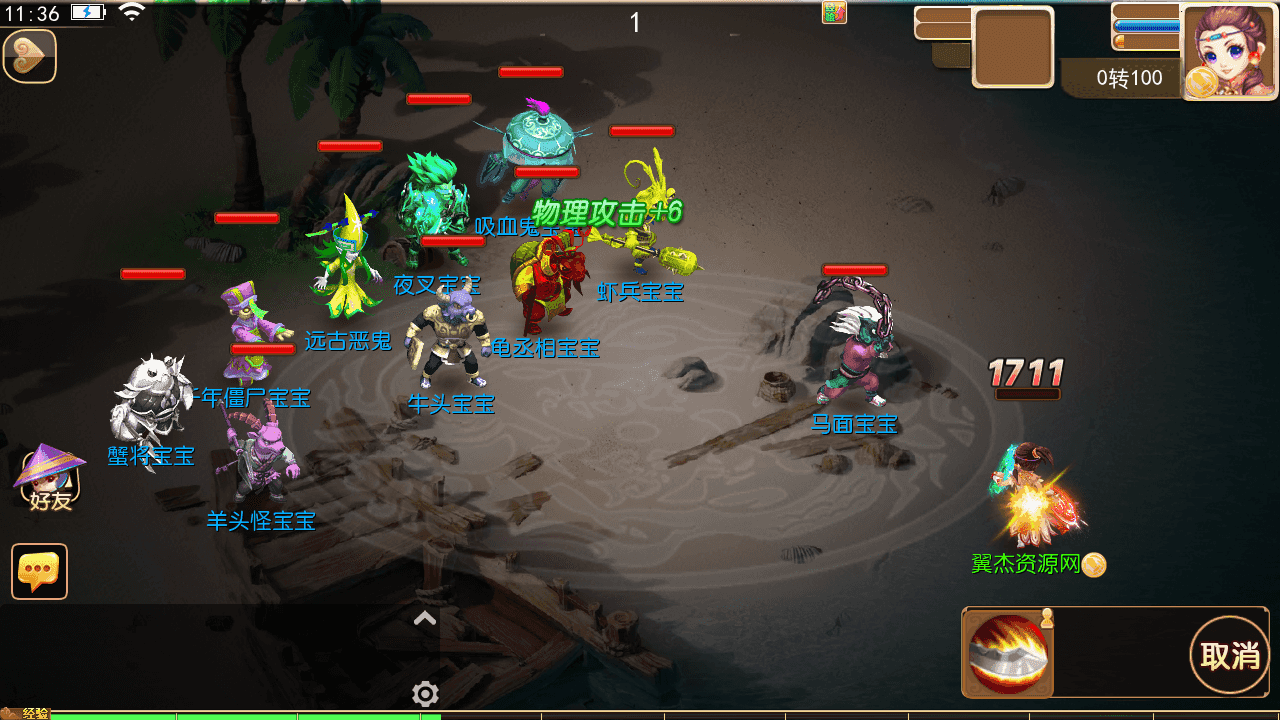1280x720 pixels.
Task: Select the empty brown pet portrait frame
Action: pos(1013,47)
